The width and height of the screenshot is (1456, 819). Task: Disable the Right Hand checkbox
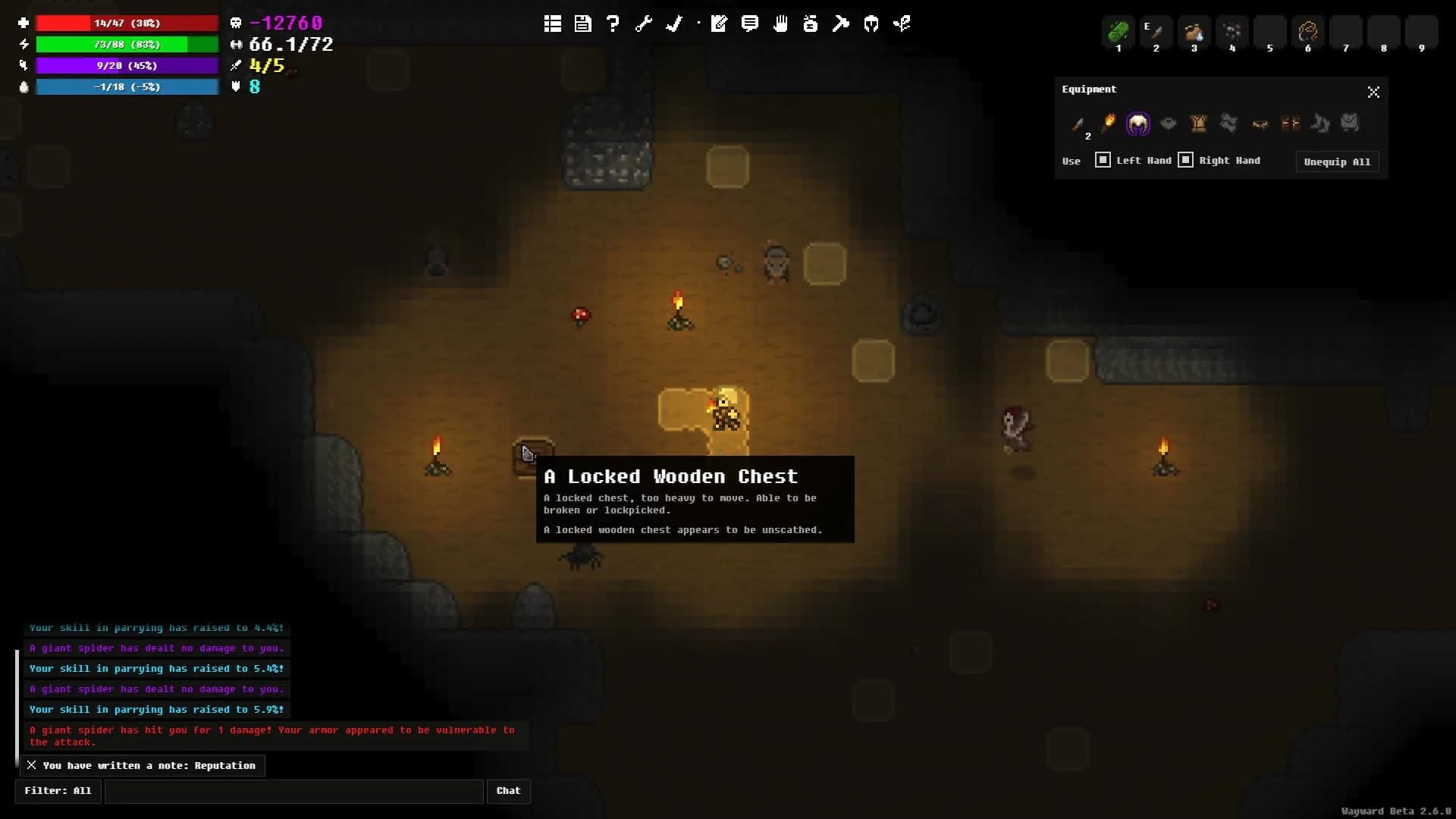click(x=1185, y=160)
